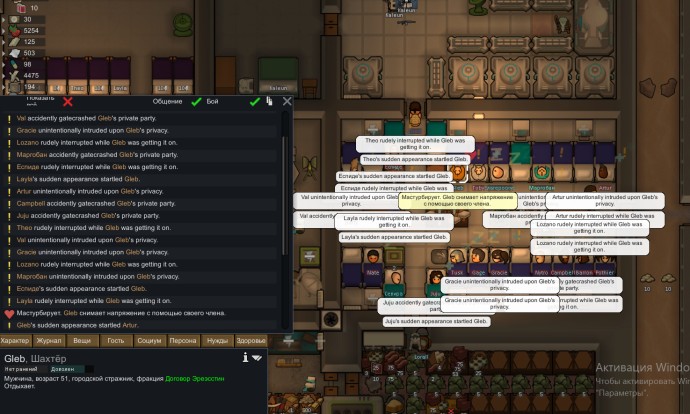Switch to the Вещи tab

click(x=82, y=341)
